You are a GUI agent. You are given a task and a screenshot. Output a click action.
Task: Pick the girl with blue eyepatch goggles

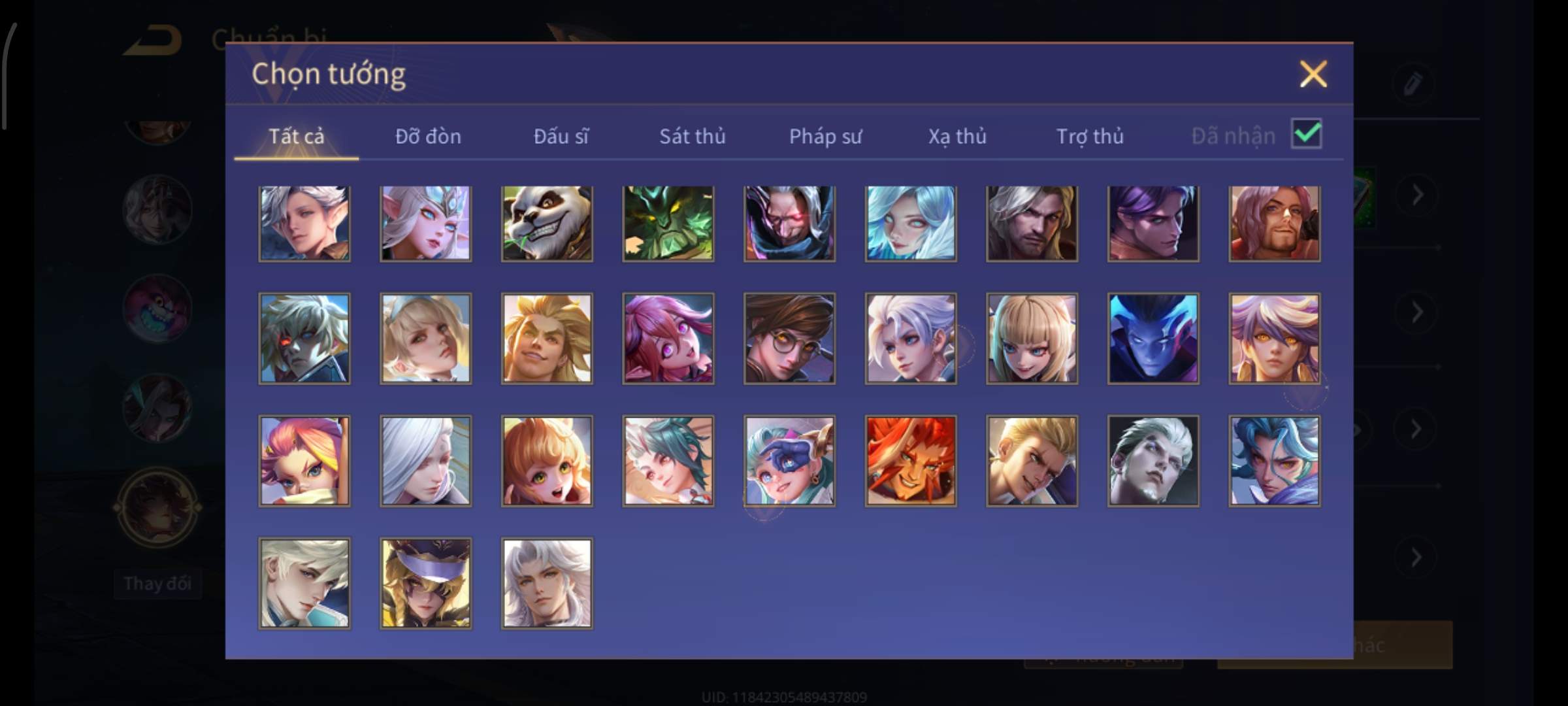click(x=789, y=461)
